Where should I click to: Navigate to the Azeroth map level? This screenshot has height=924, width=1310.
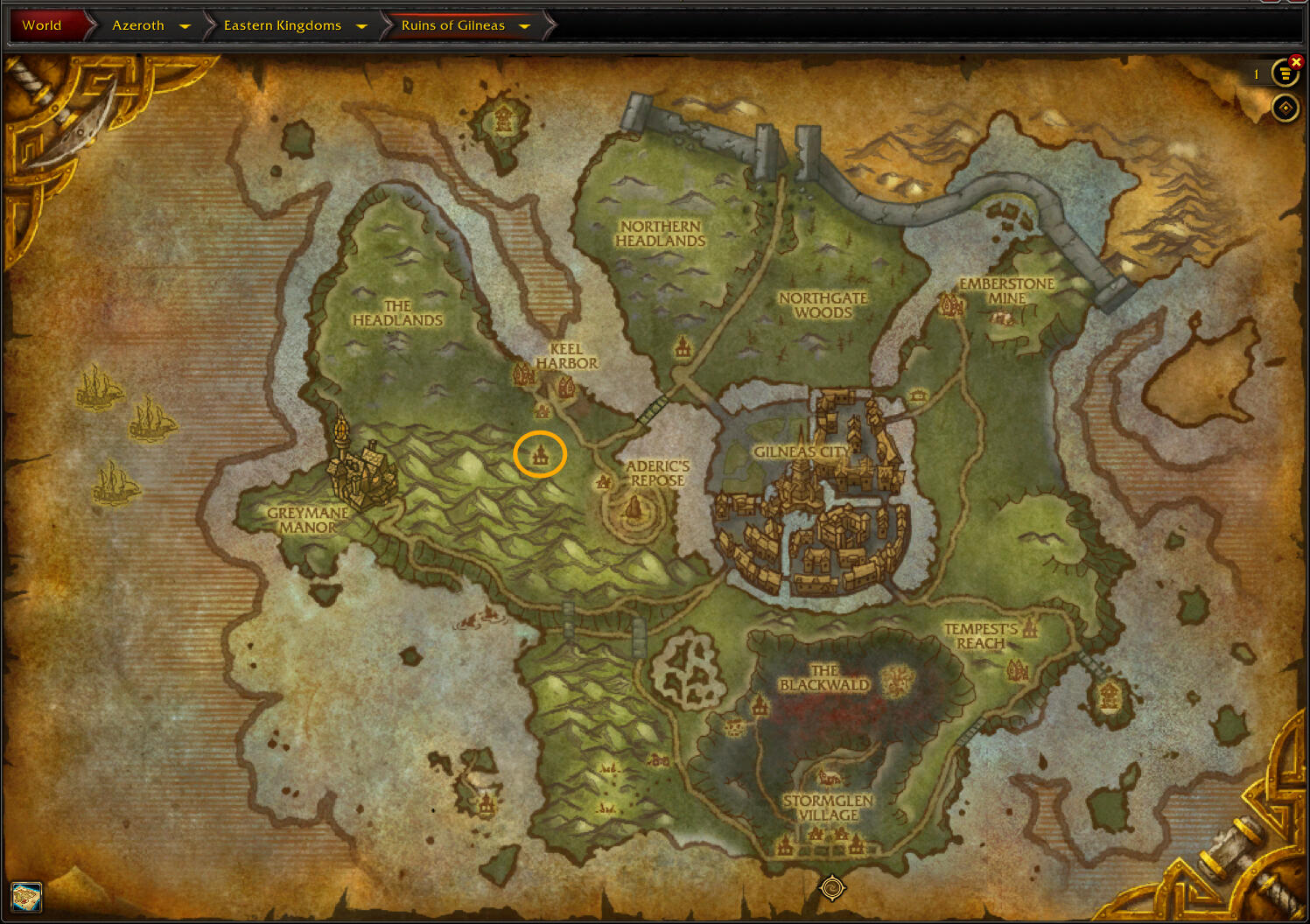pos(137,25)
